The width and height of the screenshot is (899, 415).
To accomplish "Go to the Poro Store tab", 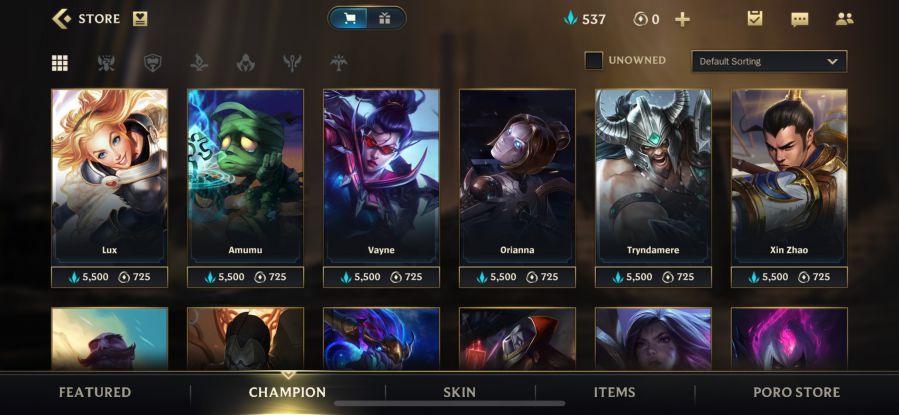I will pos(796,392).
